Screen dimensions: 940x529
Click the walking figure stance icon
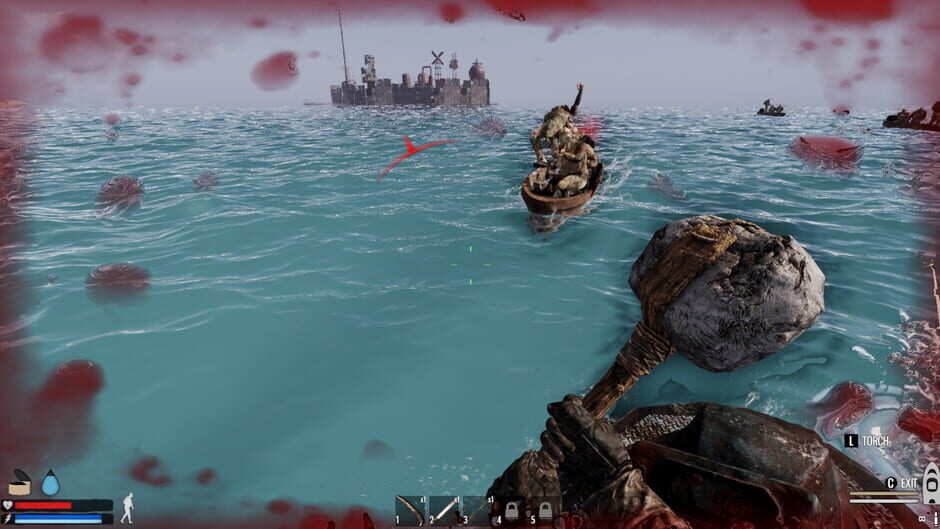127,507
